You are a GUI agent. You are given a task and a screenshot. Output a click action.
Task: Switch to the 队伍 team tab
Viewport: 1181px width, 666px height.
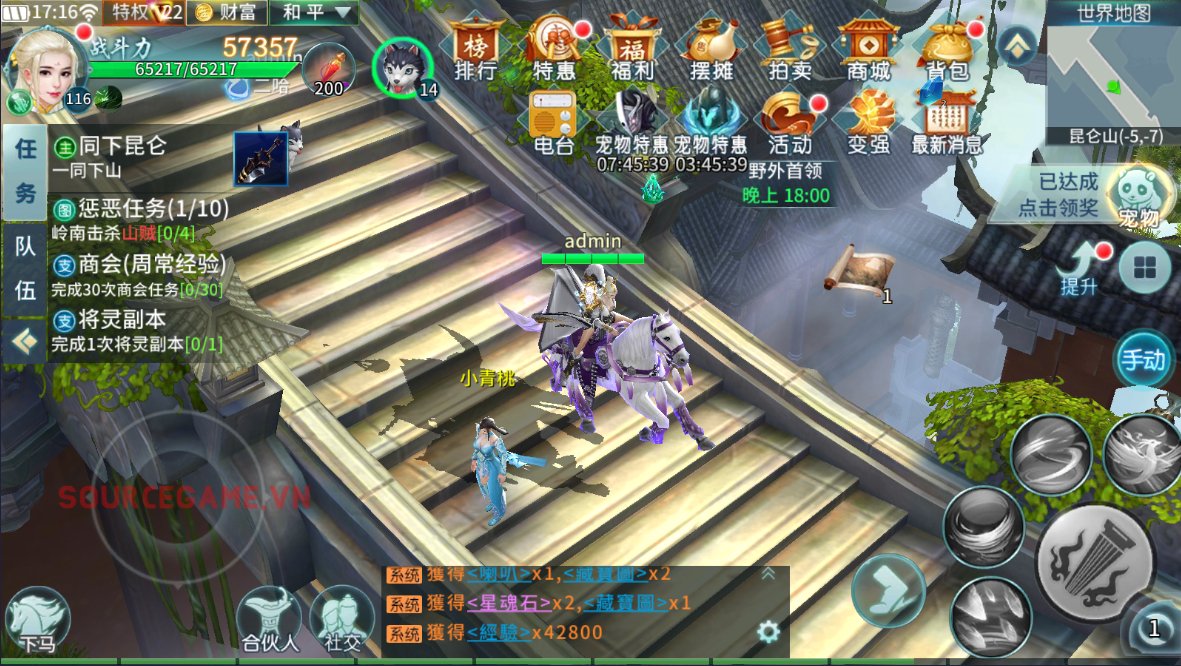(24, 270)
